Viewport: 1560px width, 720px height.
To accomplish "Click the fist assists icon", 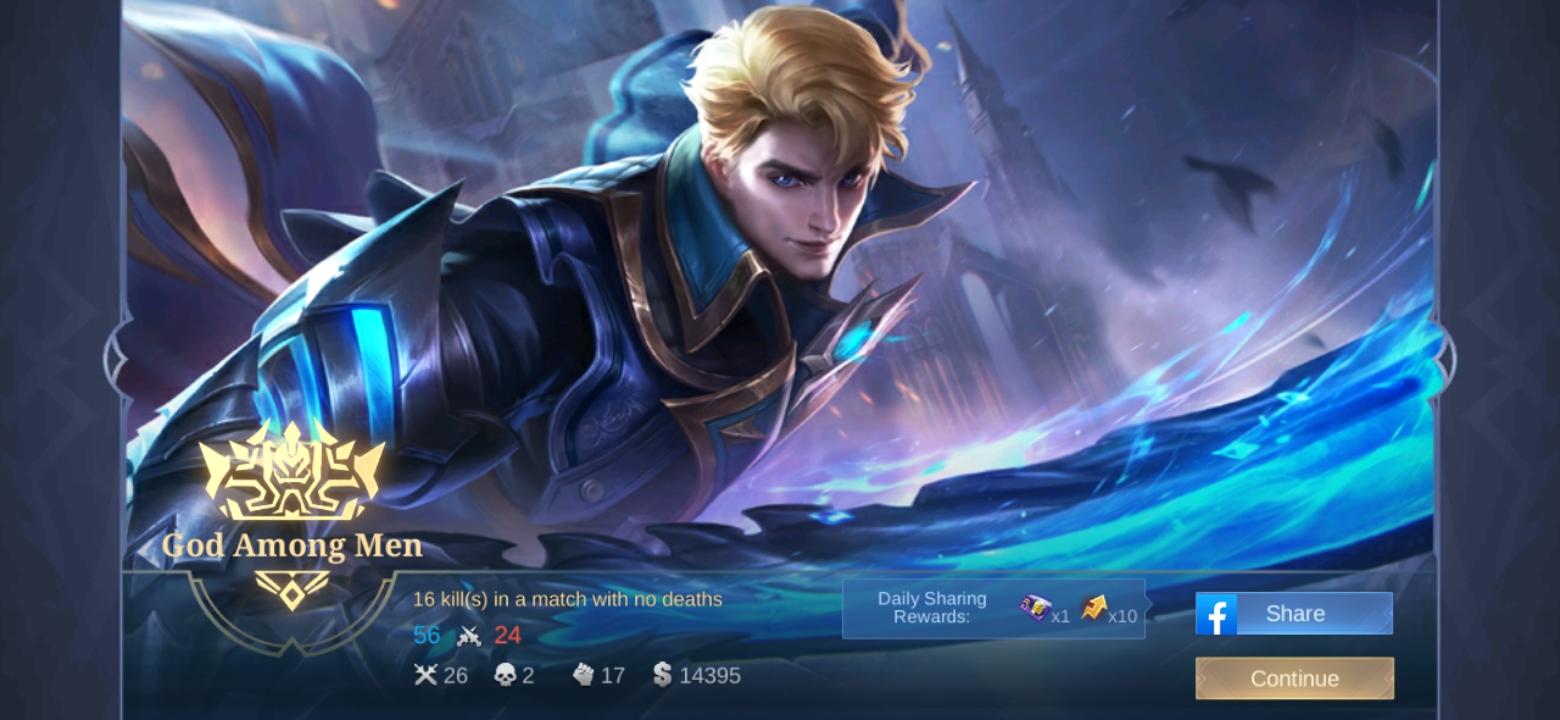I will tap(584, 676).
